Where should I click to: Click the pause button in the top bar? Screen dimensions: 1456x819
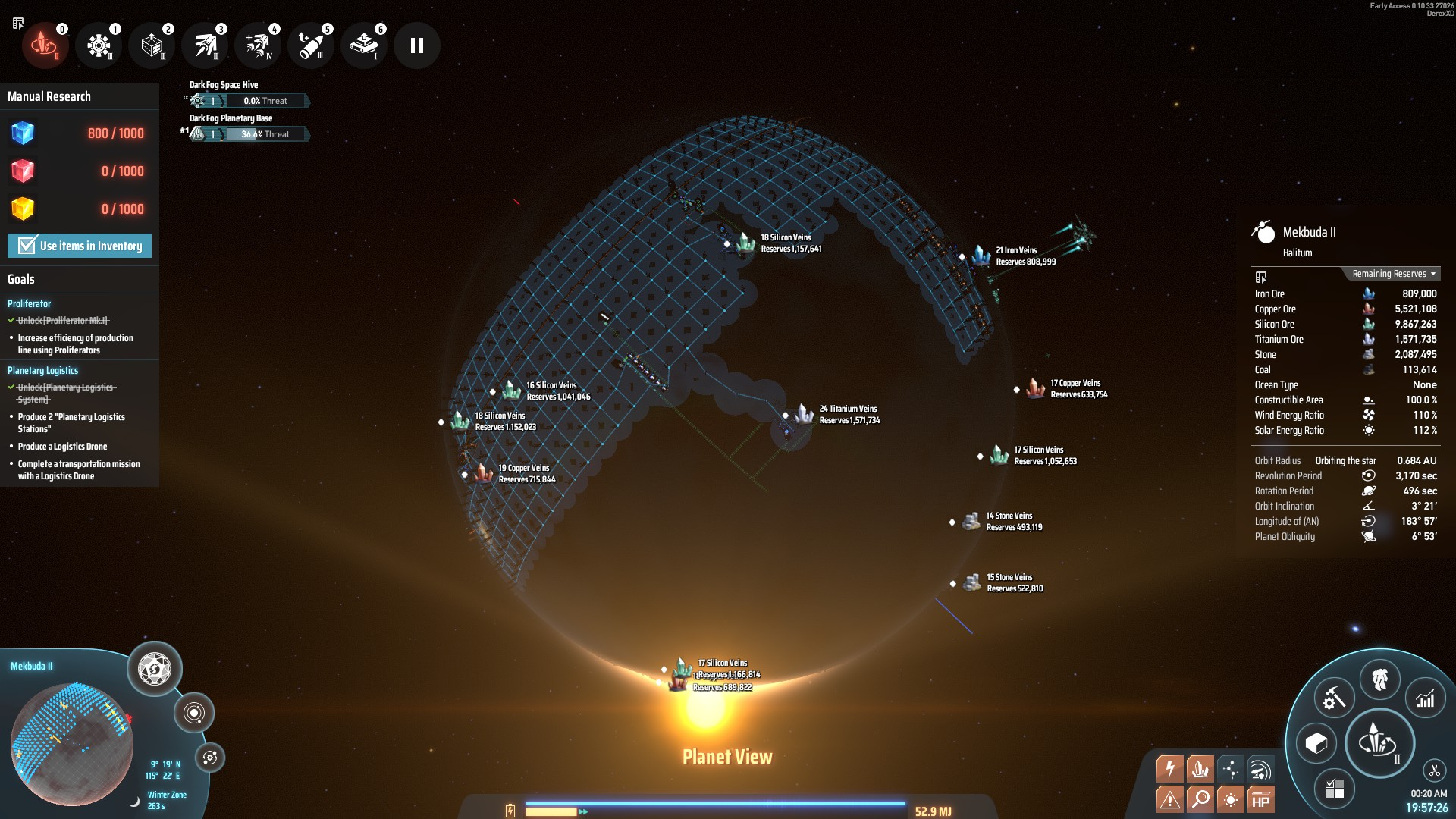416,45
